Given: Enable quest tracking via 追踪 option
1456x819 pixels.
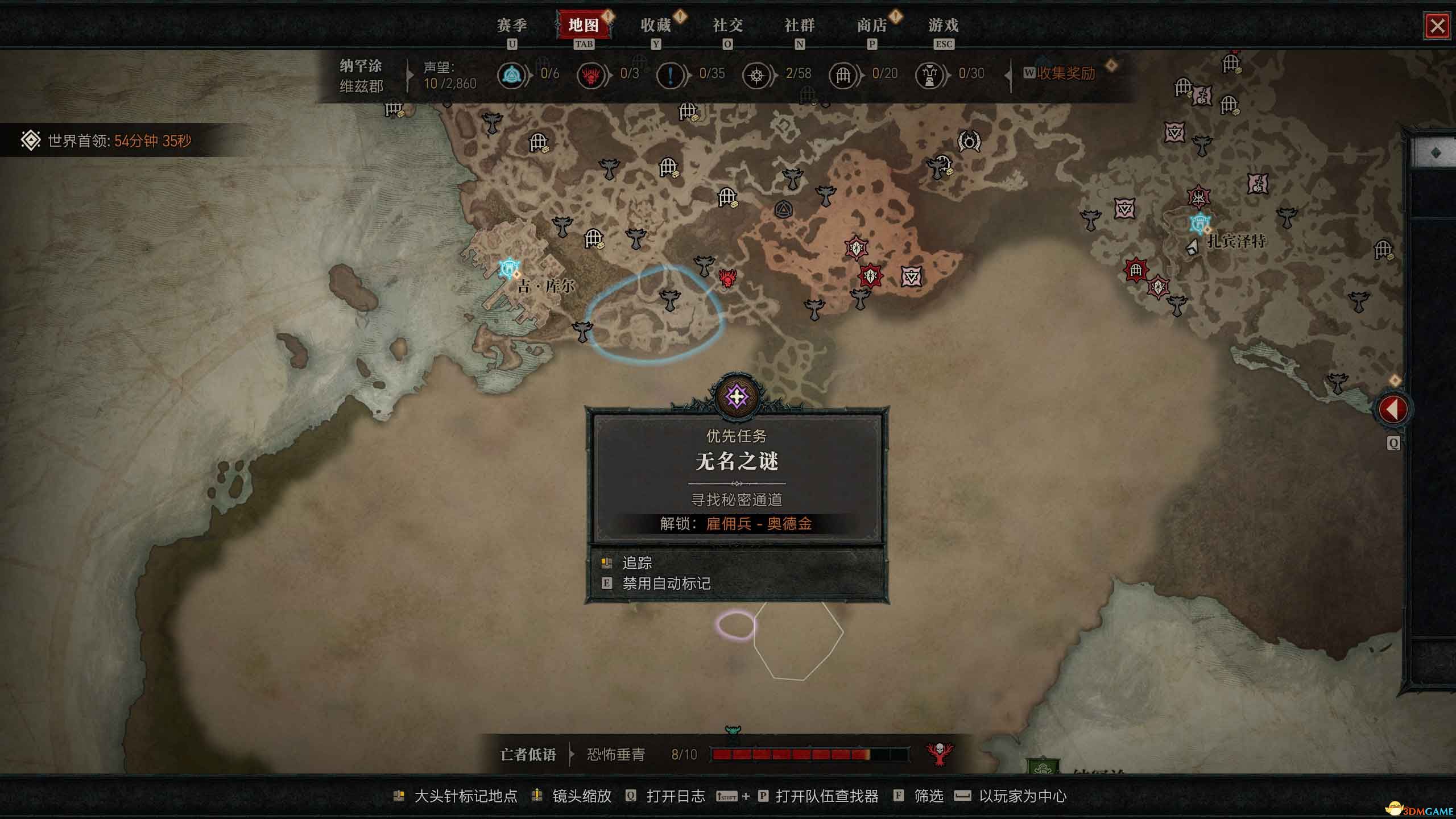Looking at the screenshot, I should tap(637, 563).
